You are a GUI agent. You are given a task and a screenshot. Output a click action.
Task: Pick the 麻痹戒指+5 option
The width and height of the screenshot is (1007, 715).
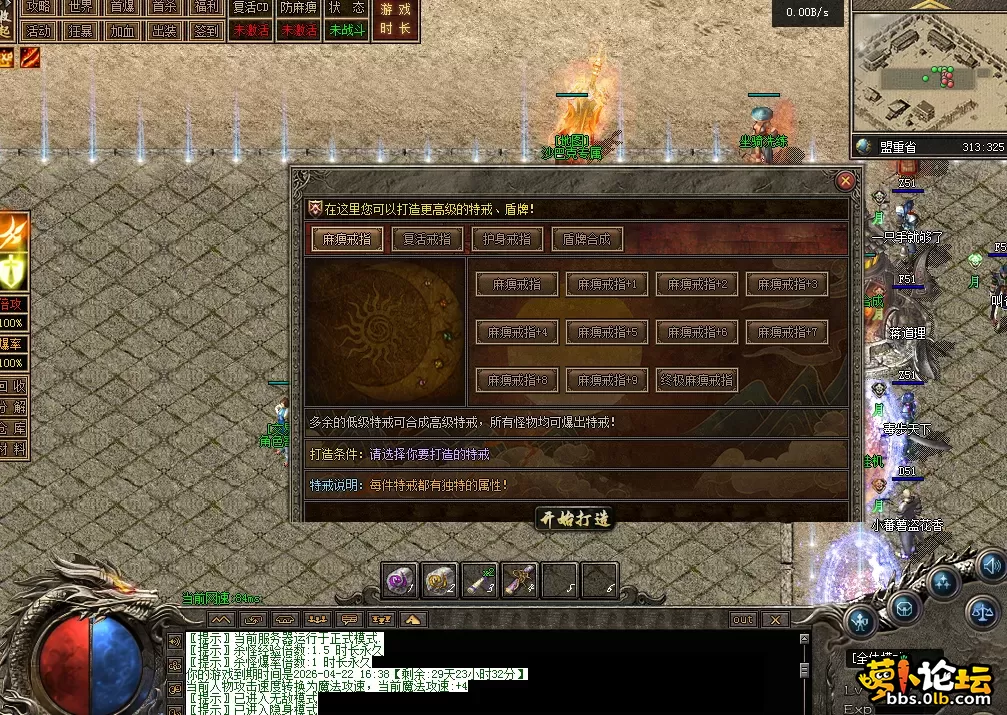pyautogui.click(x=607, y=332)
